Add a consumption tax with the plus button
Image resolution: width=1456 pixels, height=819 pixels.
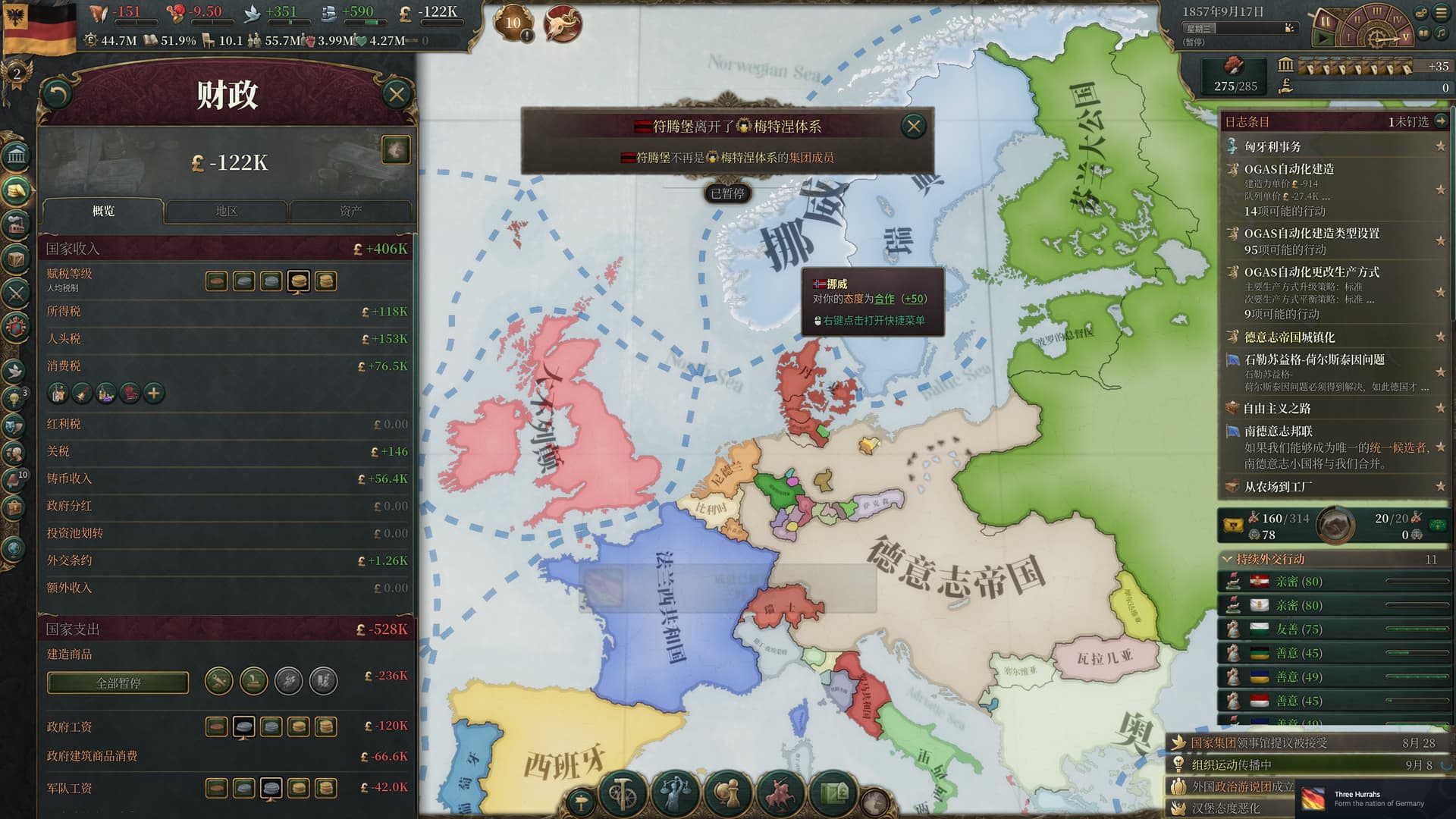click(154, 393)
